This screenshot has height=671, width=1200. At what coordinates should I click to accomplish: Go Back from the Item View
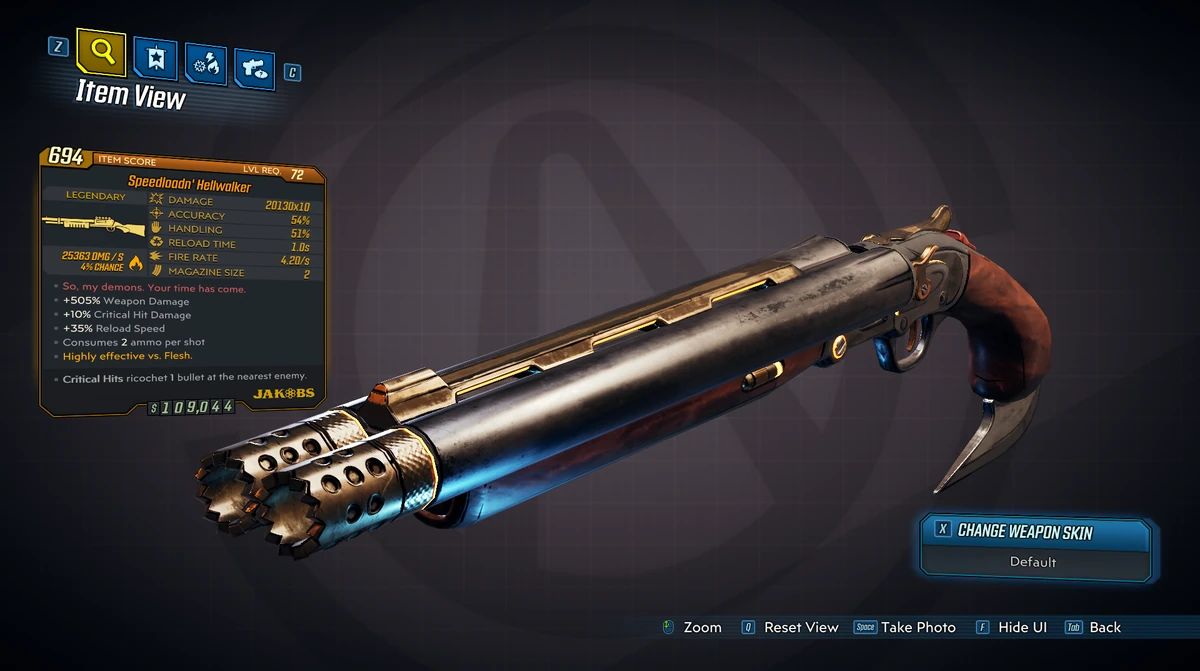[x=1104, y=627]
